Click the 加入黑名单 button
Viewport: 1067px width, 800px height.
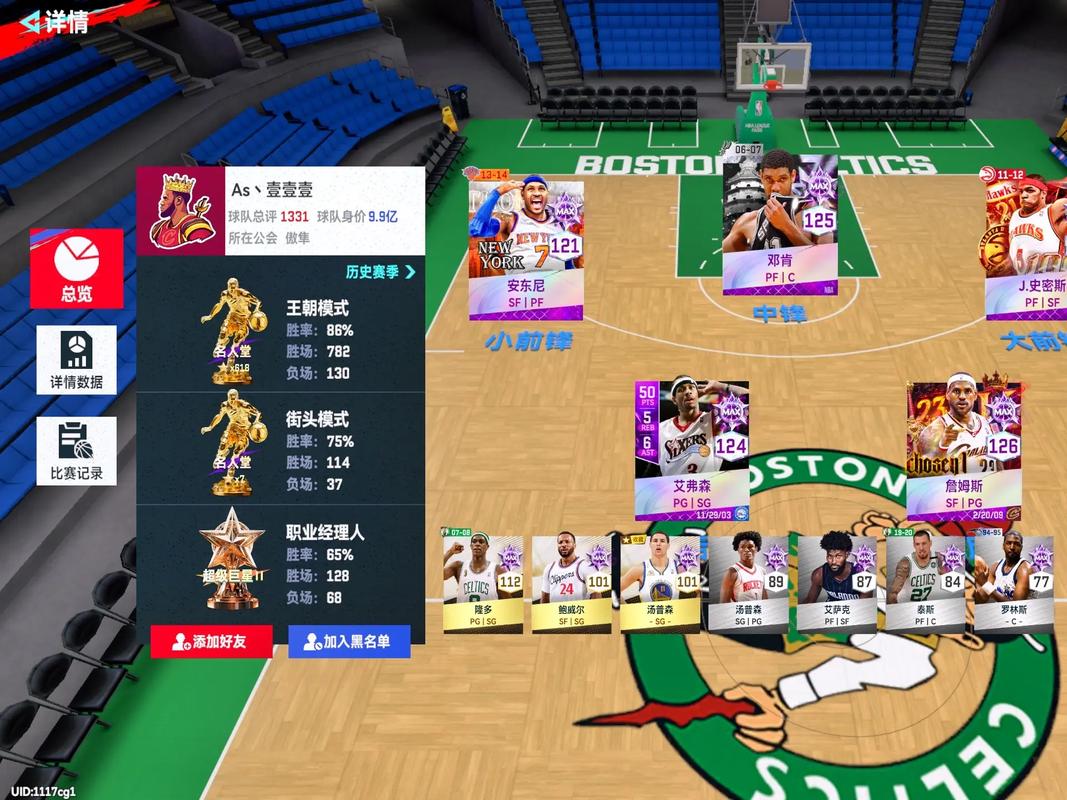[x=349, y=642]
